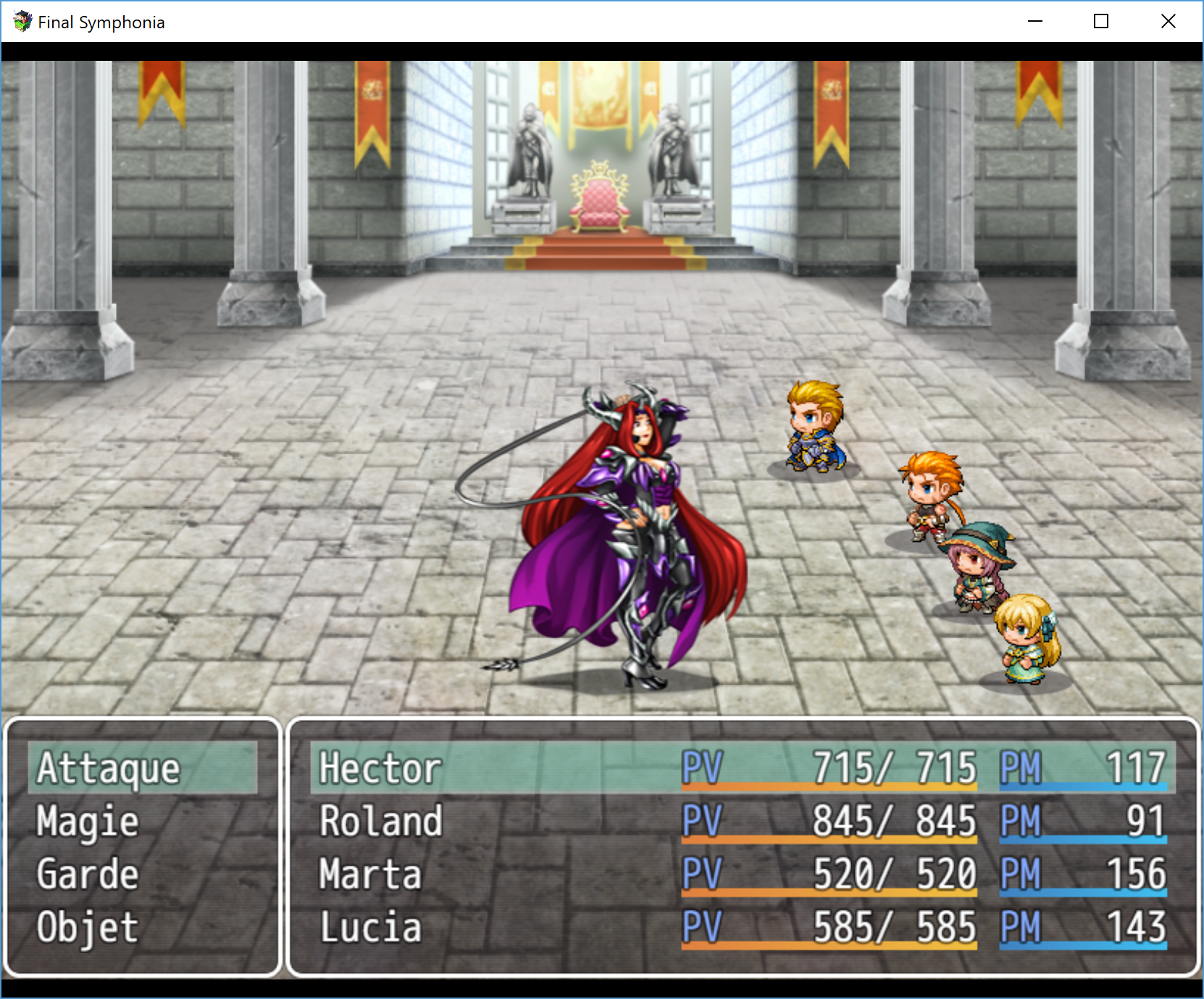This screenshot has height=999, width=1204.
Task: Maximize the game window
Action: pos(1101,22)
